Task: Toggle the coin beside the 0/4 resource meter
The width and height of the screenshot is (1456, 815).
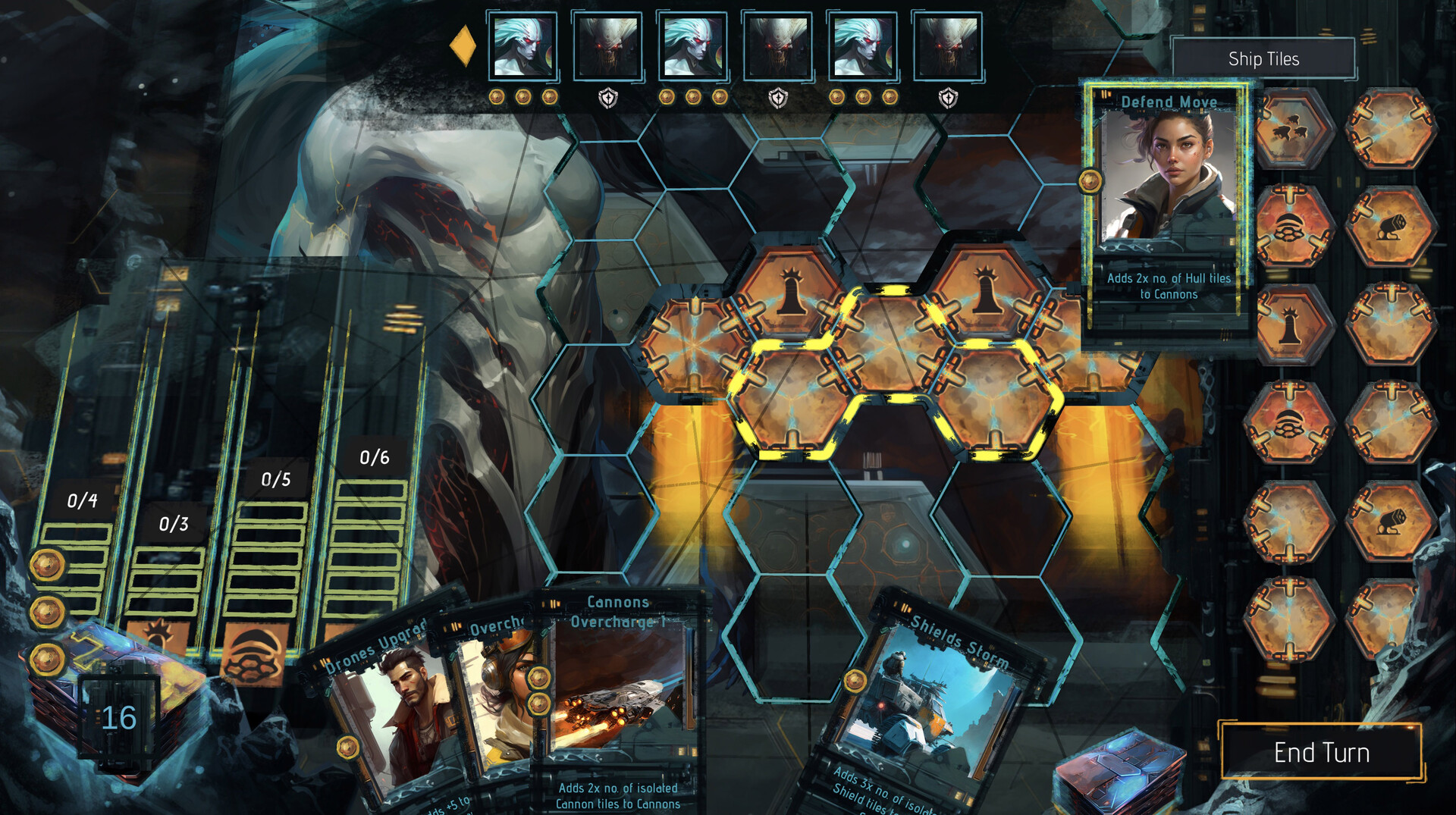Action: pos(47,565)
